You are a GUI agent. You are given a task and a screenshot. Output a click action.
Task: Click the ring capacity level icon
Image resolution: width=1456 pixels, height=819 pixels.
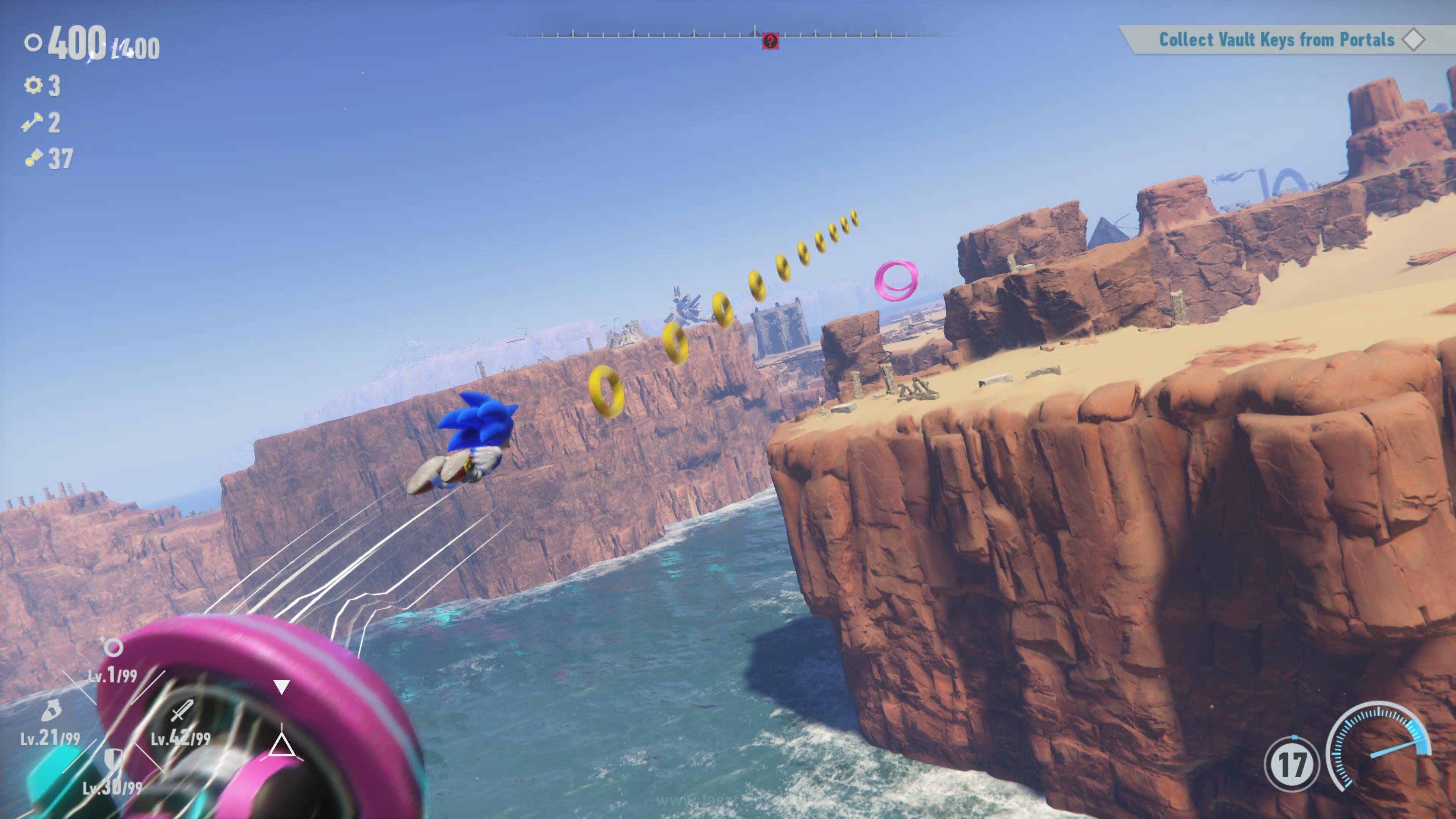(113, 646)
